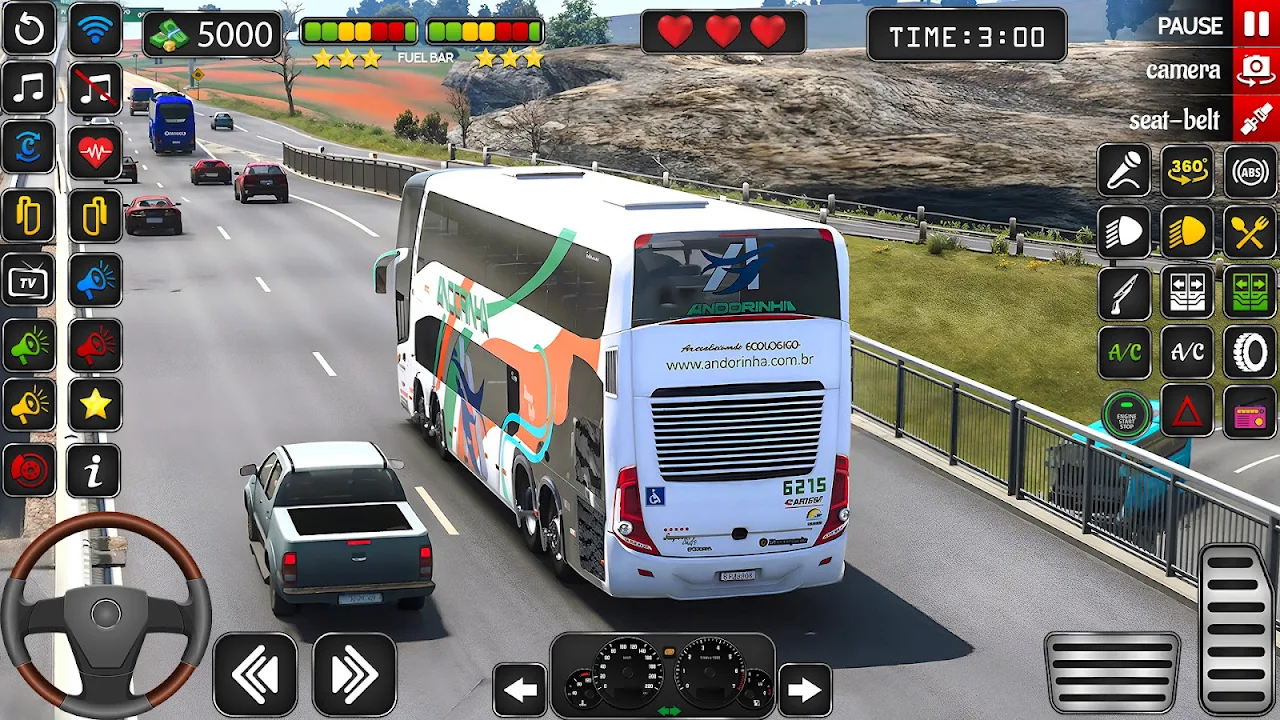Turn on the yellow headlight

click(x=1187, y=232)
